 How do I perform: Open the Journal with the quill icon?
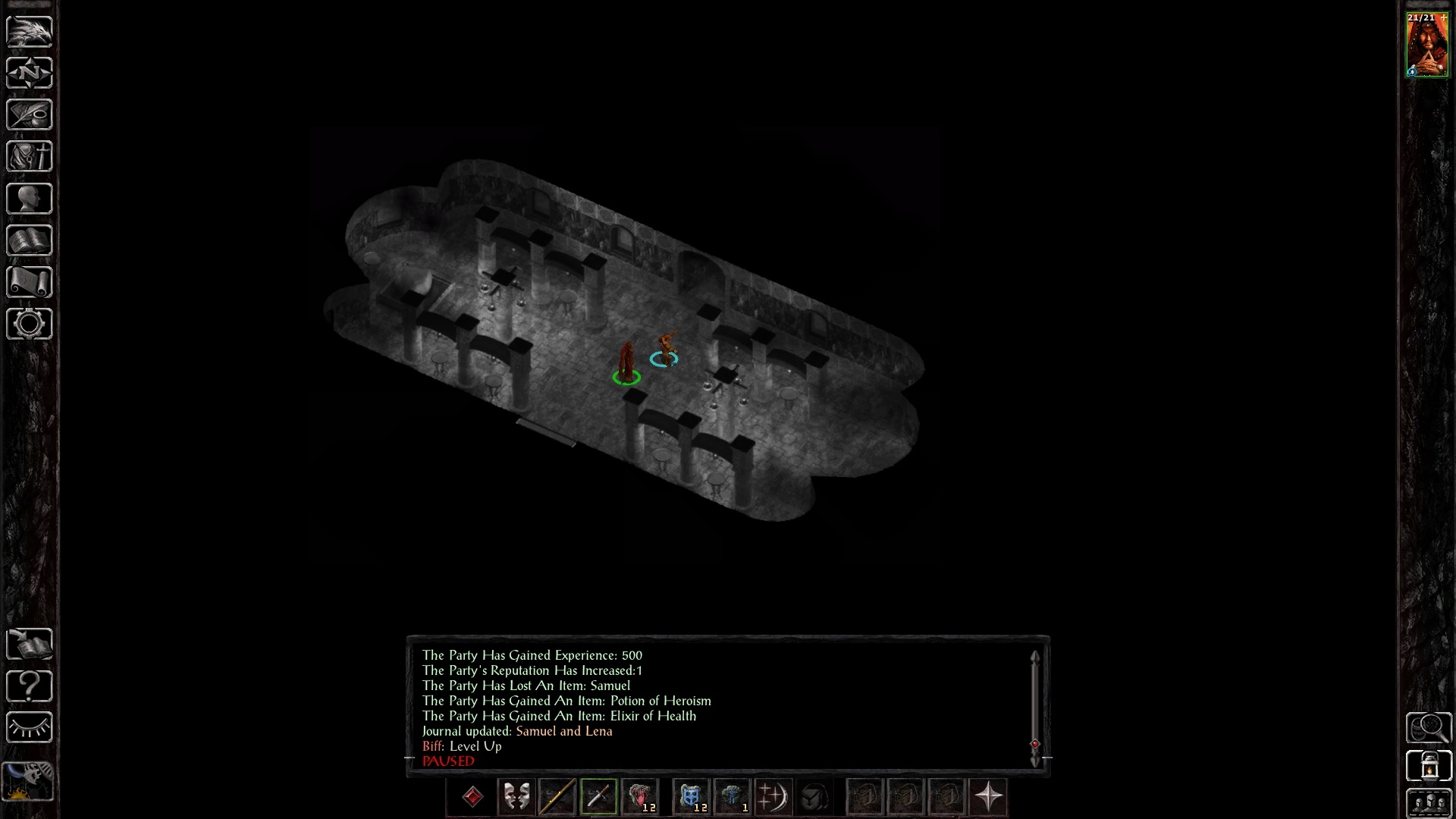[x=29, y=115]
